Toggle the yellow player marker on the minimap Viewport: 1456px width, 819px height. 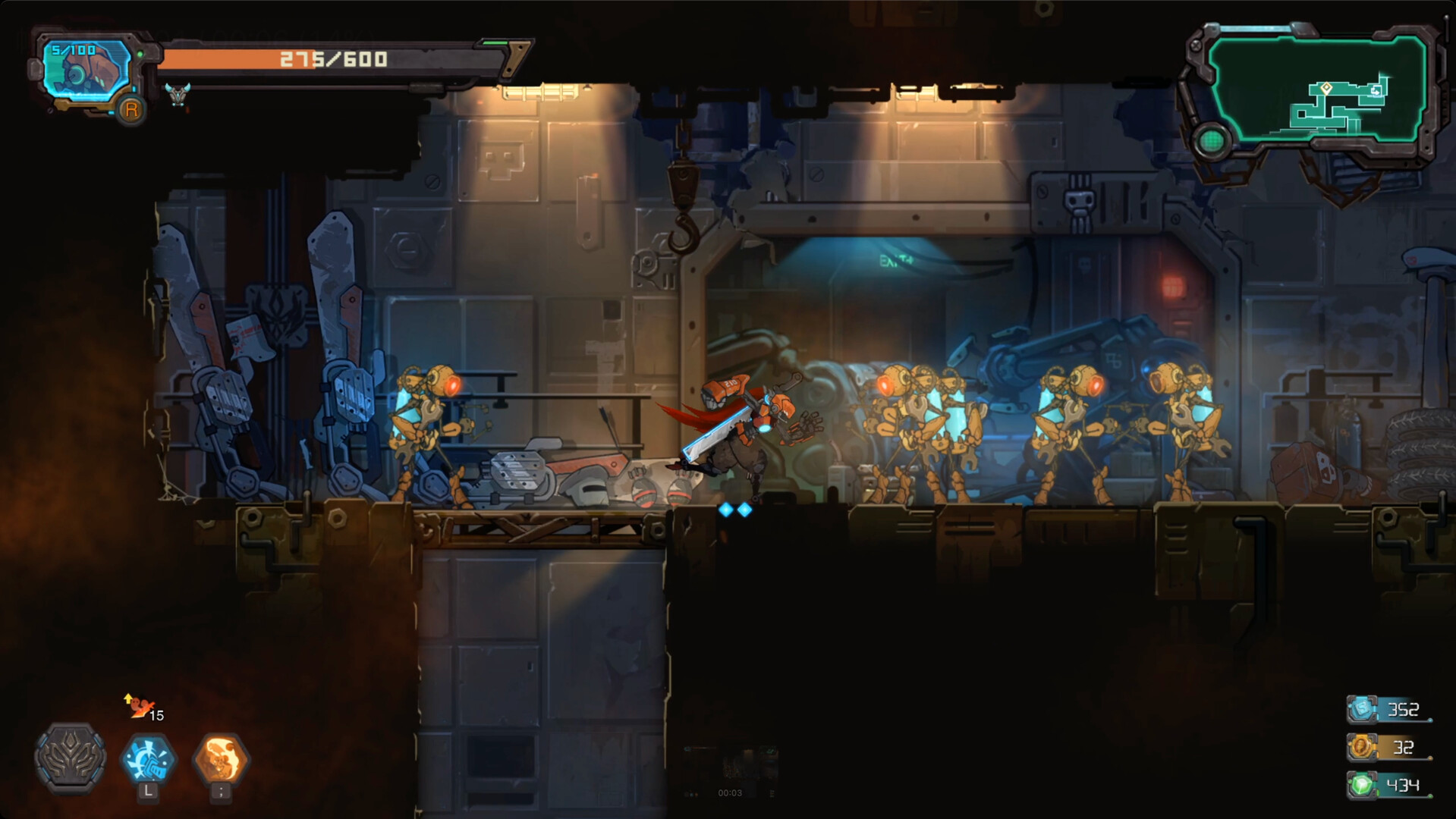pos(1327,89)
